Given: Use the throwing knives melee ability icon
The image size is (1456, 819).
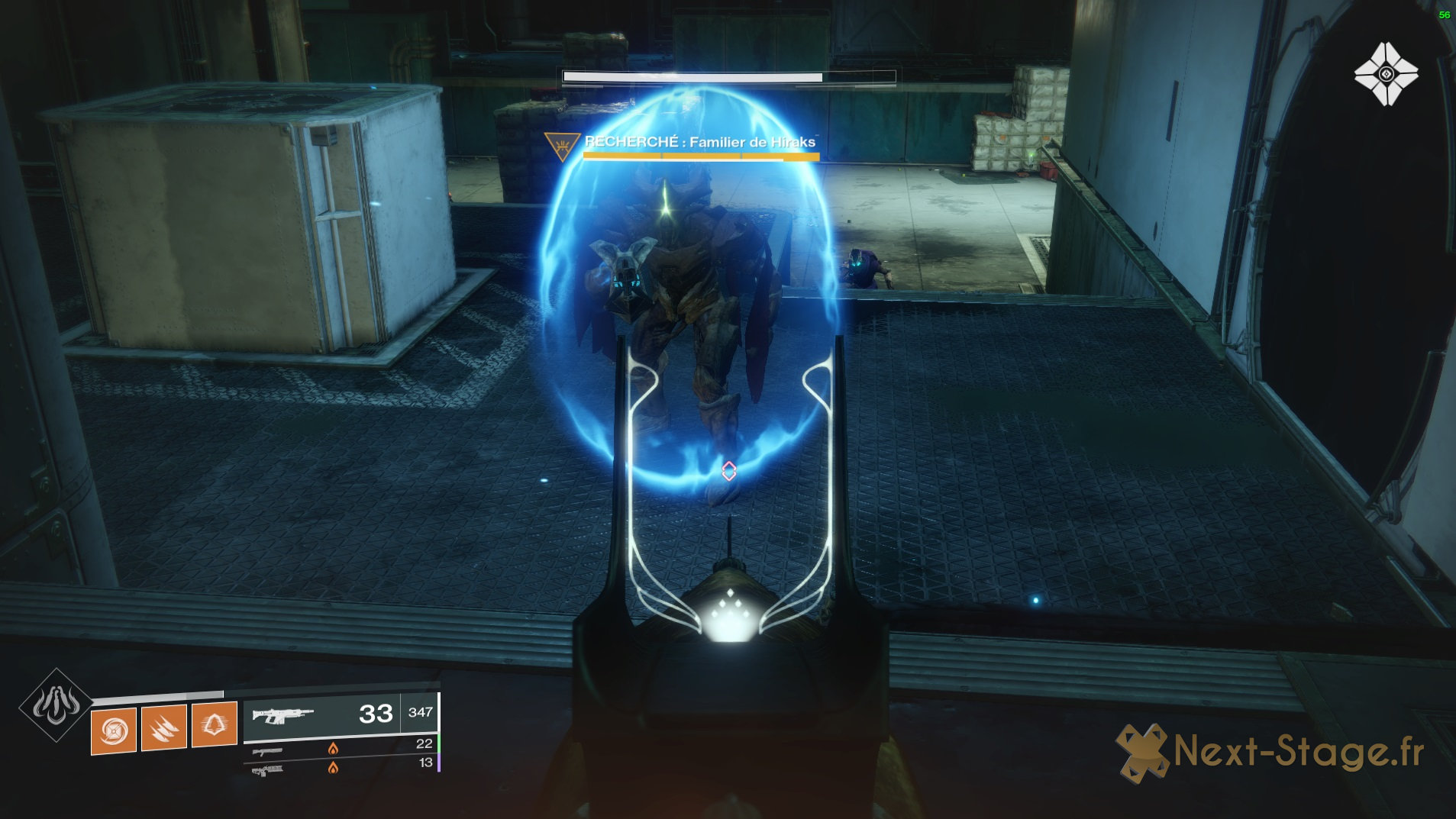Looking at the screenshot, I should [x=164, y=727].
